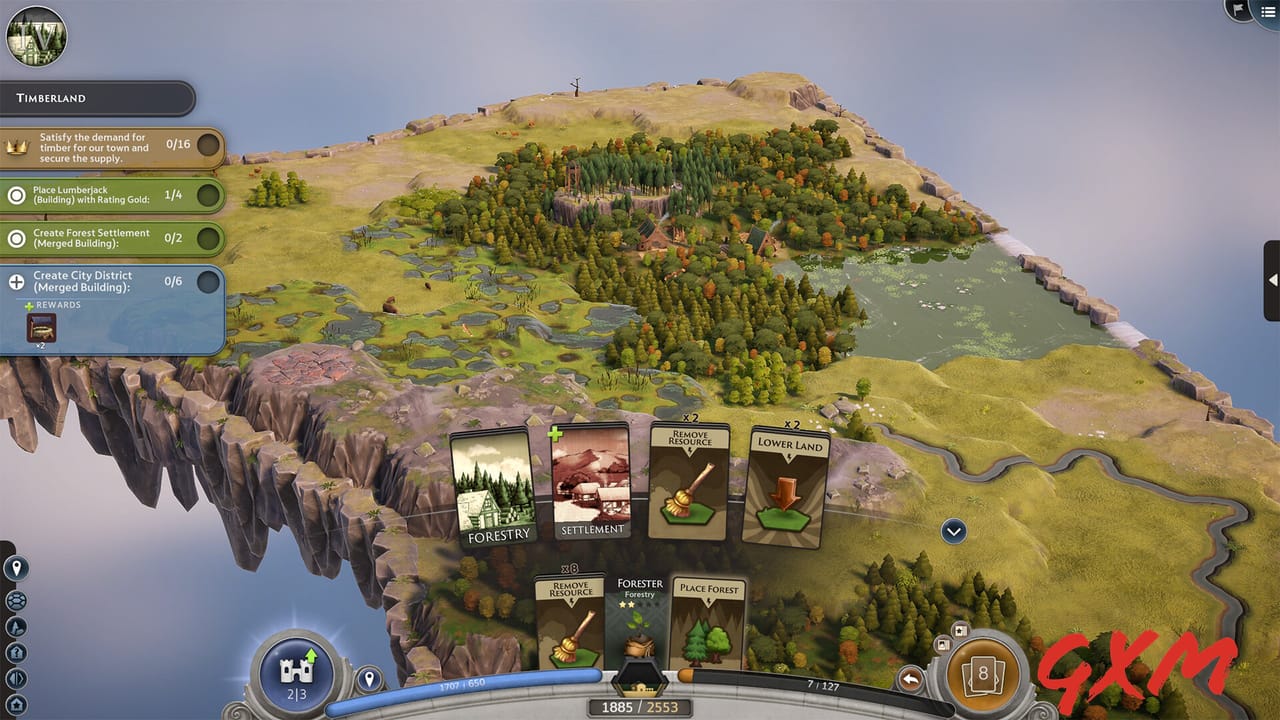Toggle the timber demand objective circle
1280x720 pixels.
click(208, 145)
